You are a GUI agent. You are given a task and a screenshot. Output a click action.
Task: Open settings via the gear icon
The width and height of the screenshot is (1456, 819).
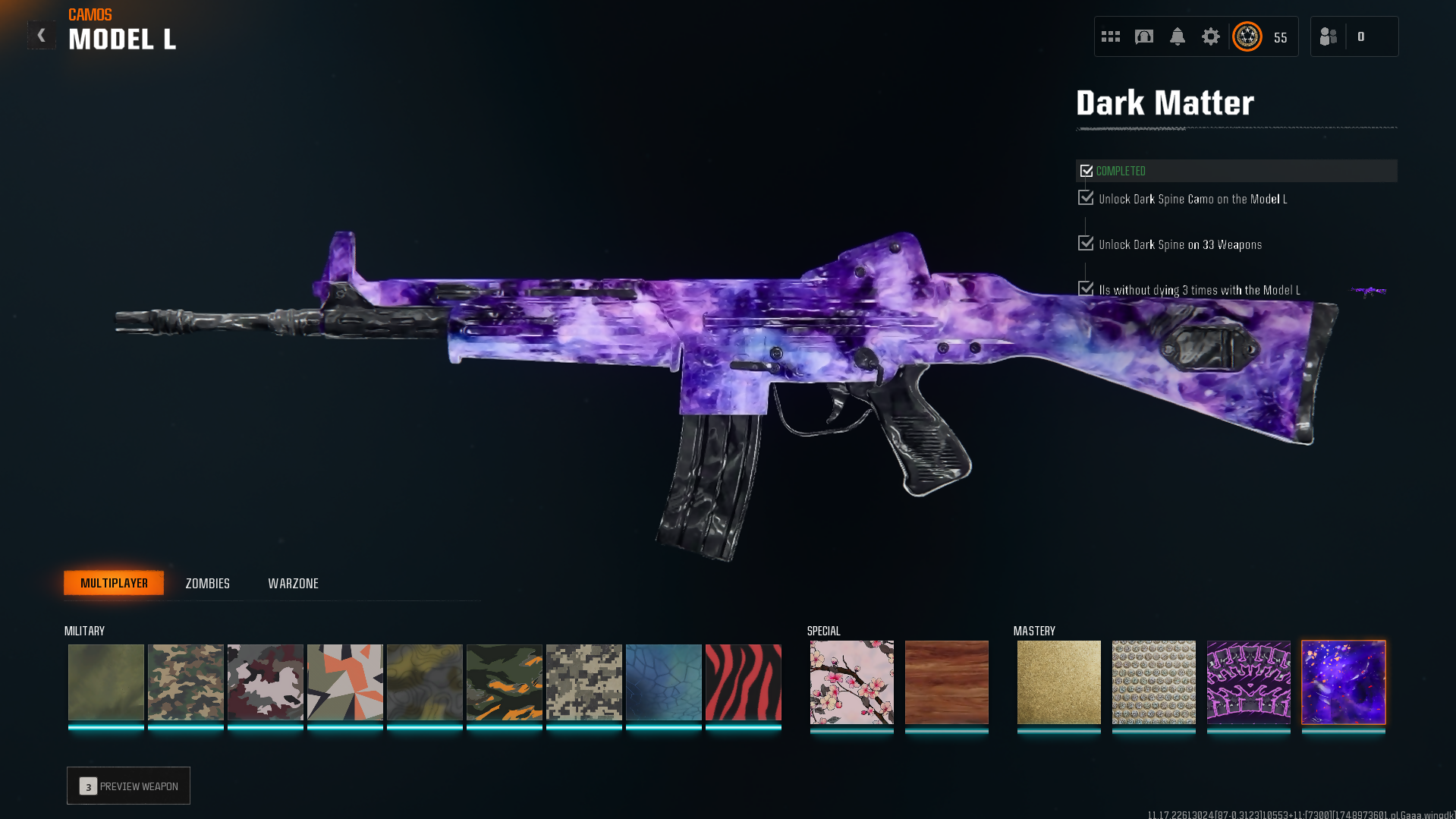[1210, 36]
